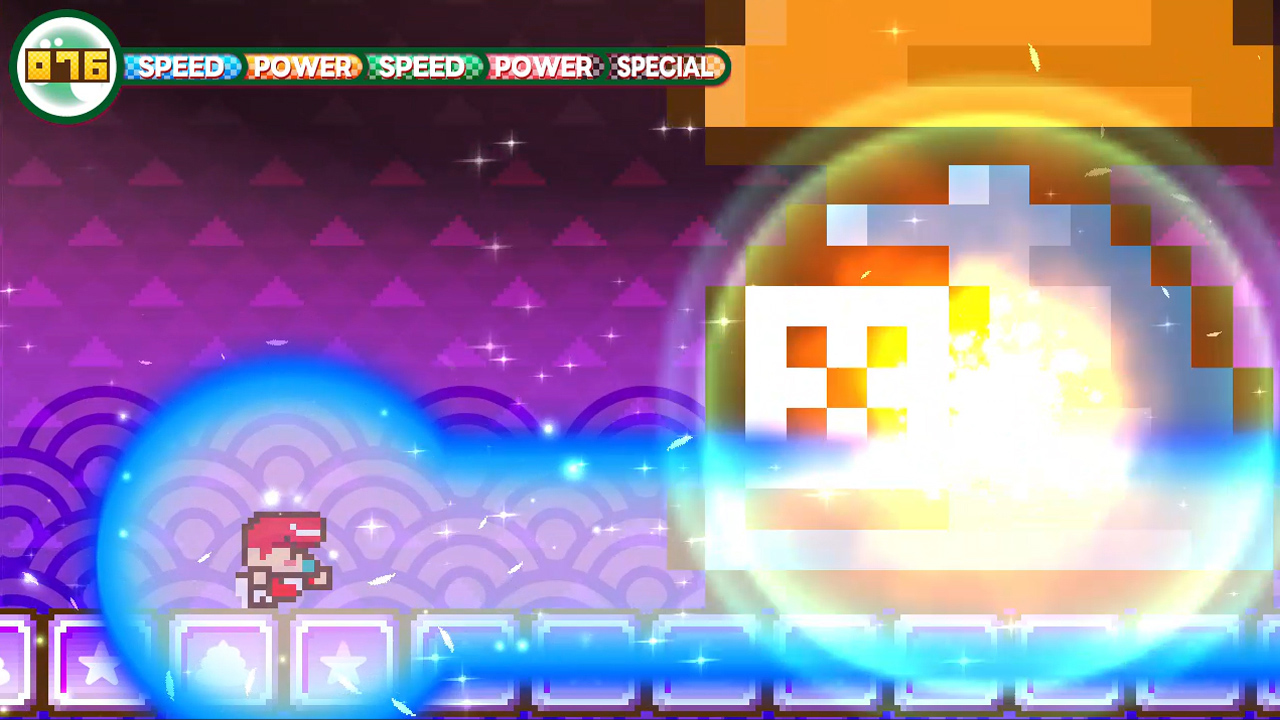Click the second POWER upgrade label
The width and height of the screenshot is (1280, 720).
click(x=543, y=69)
